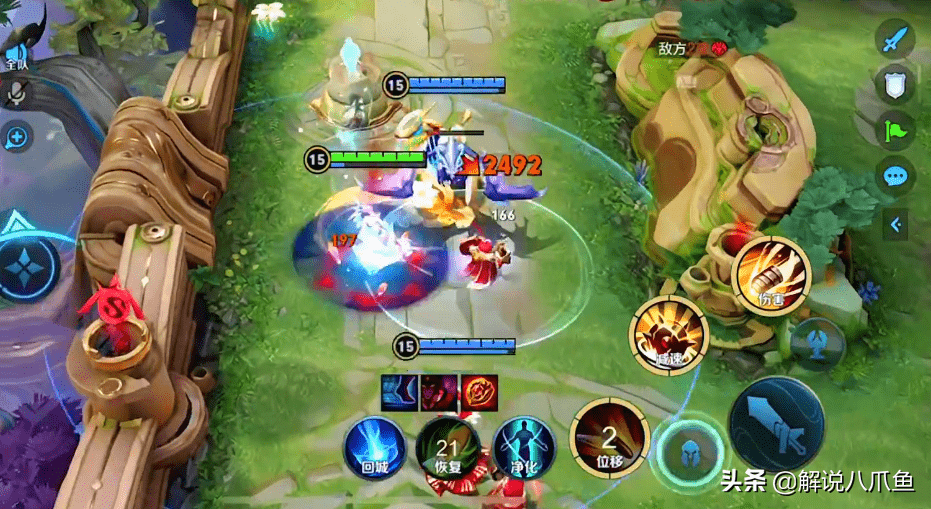
Task: Send the green flag gather signal
Action: coord(894,131)
